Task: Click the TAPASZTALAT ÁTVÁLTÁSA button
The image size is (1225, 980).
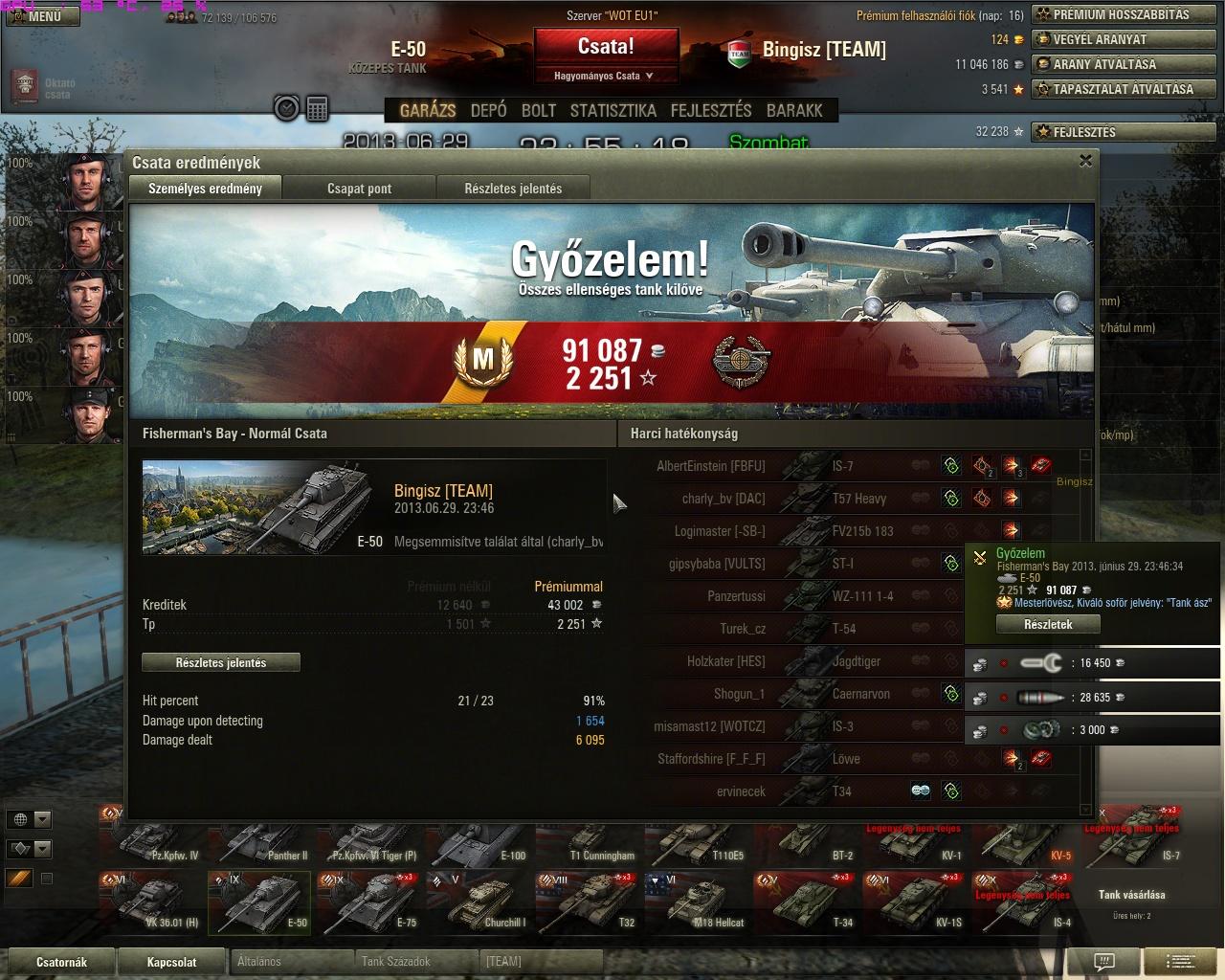Action: 1121,89
